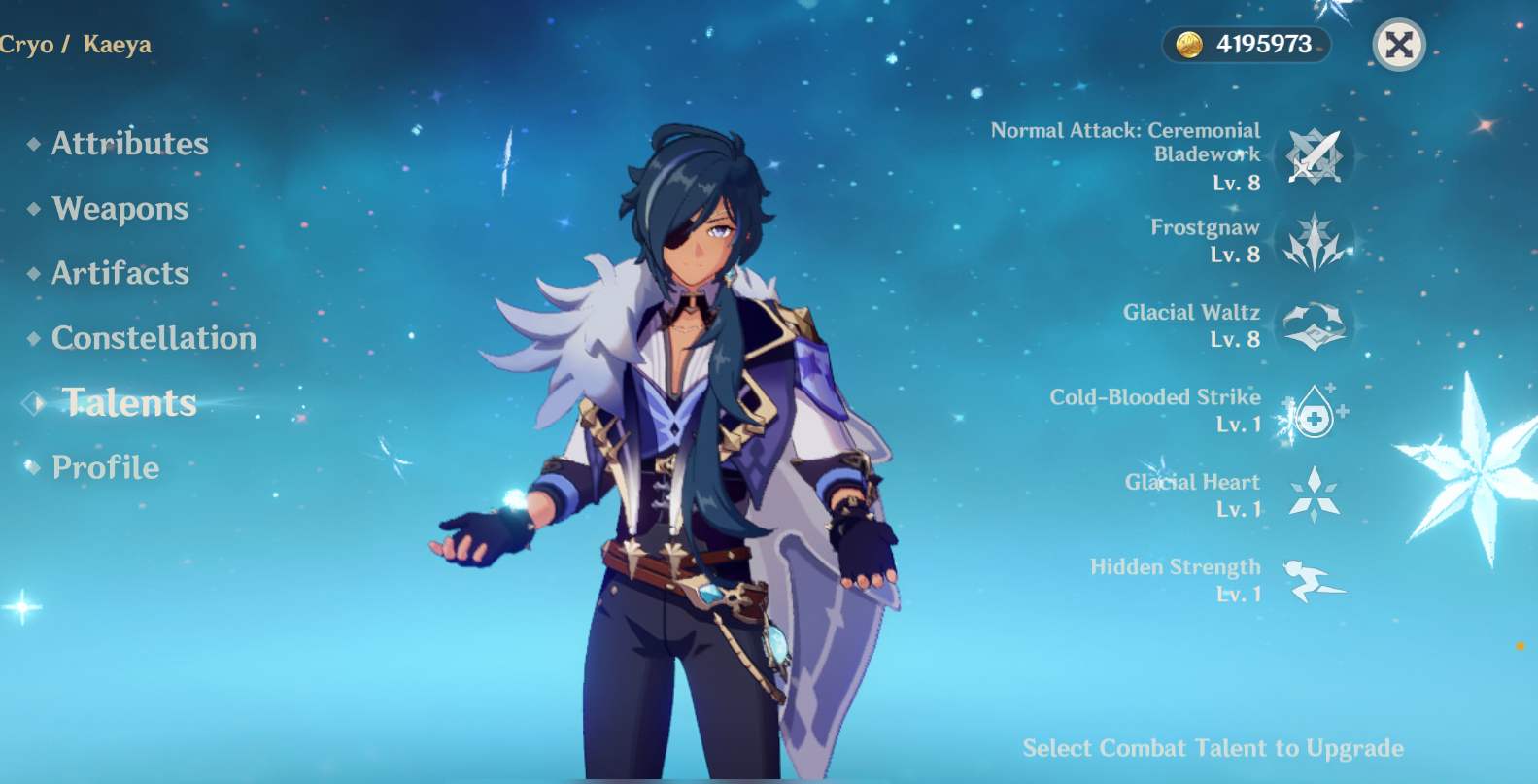
Task: Switch to the Weapons section
Action: pyautogui.click(x=120, y=208)
